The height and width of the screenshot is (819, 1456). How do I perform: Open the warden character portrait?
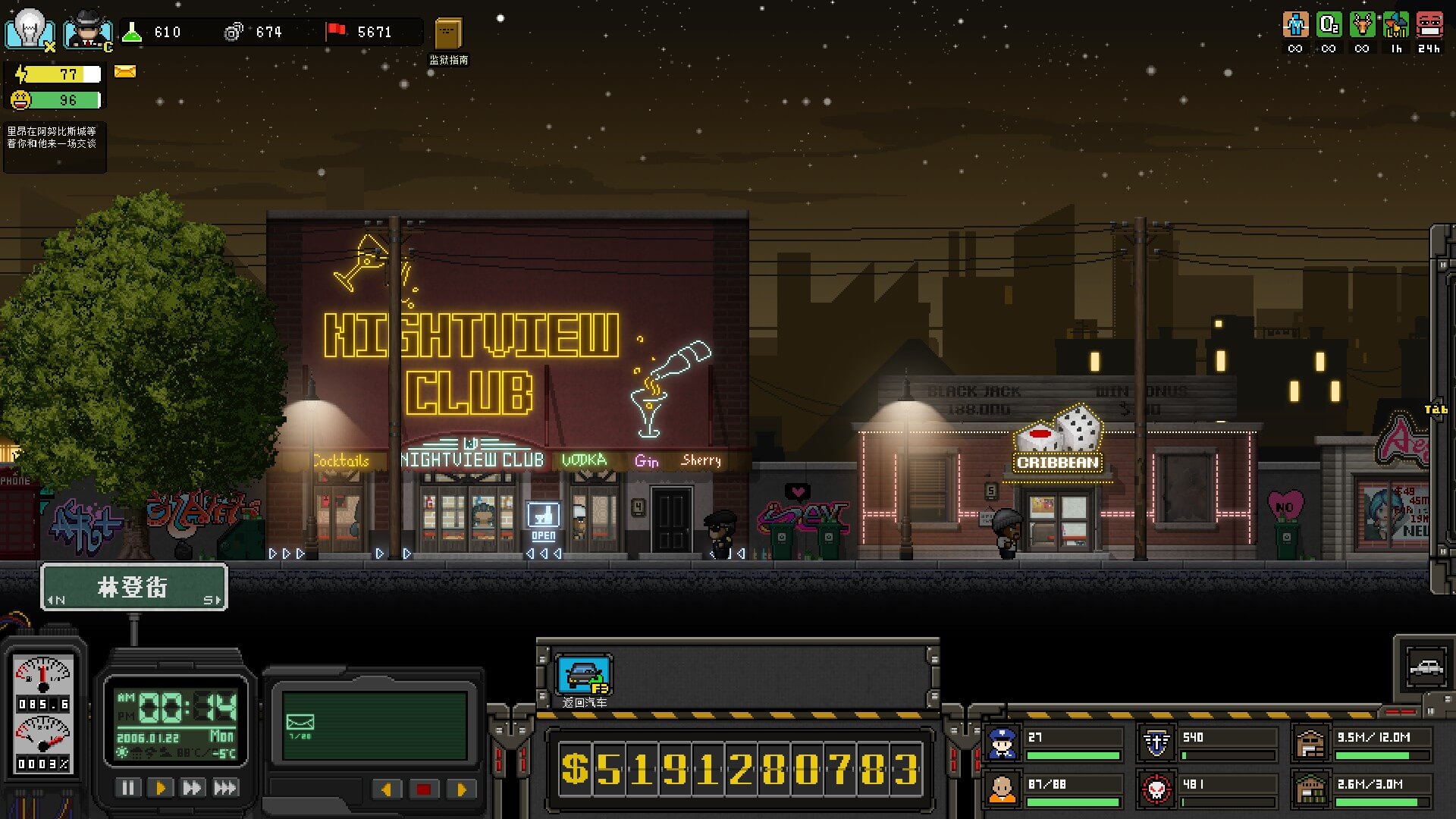[x=86, y=31]
